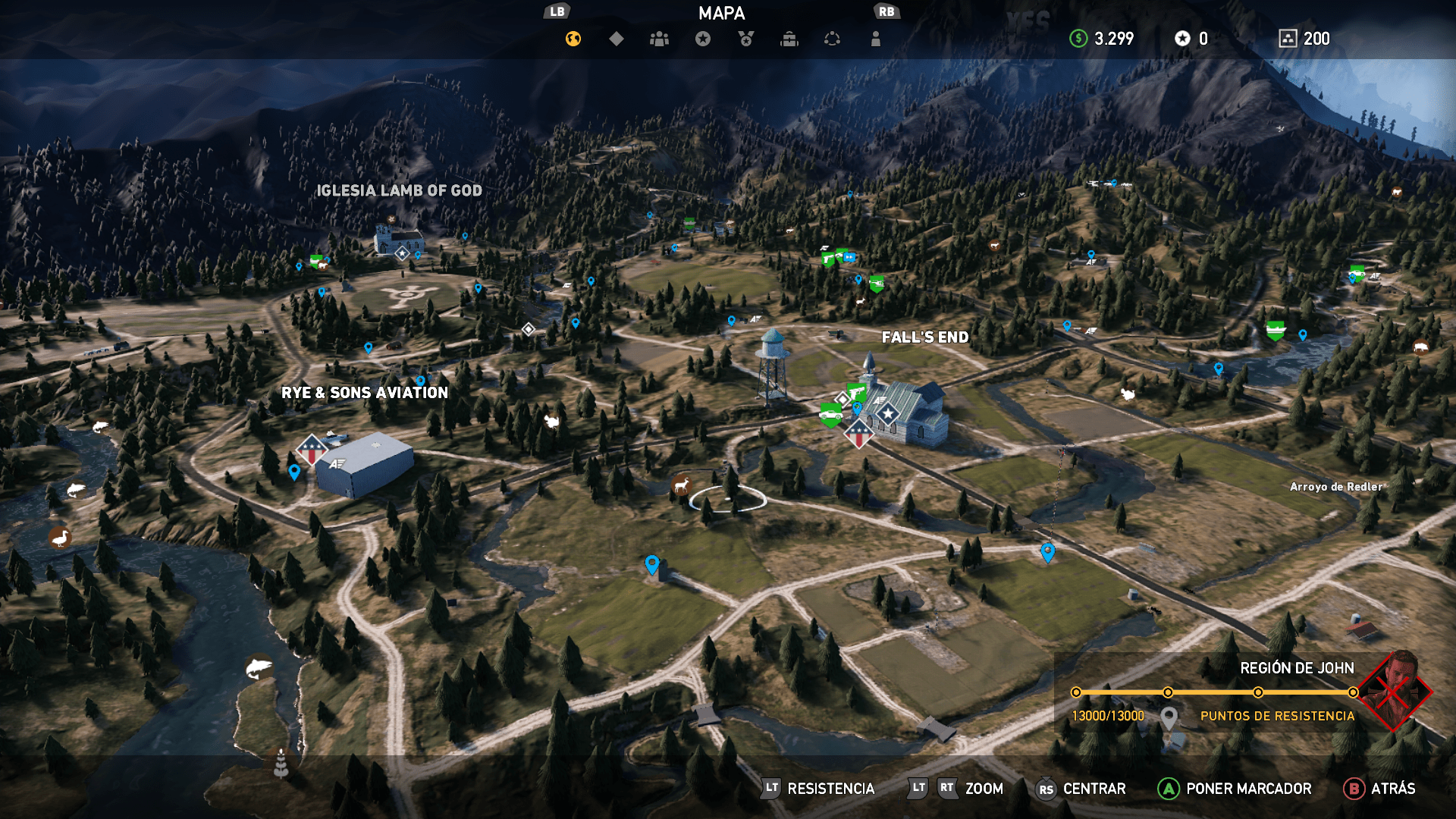
Task: Select the green car shop marker at Fall's End
Action: point(830,415)
